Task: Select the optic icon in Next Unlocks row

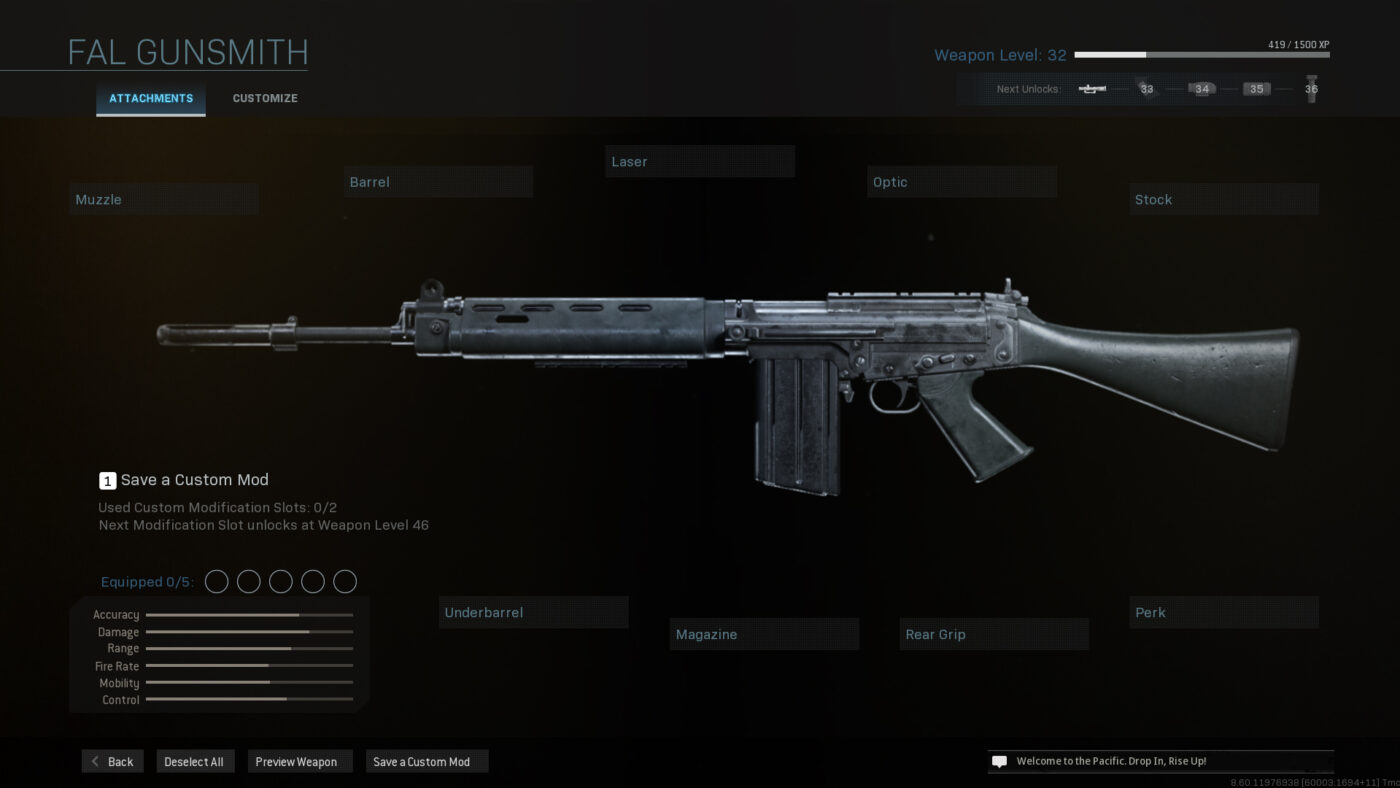Action: click(x=1094, y=88)
